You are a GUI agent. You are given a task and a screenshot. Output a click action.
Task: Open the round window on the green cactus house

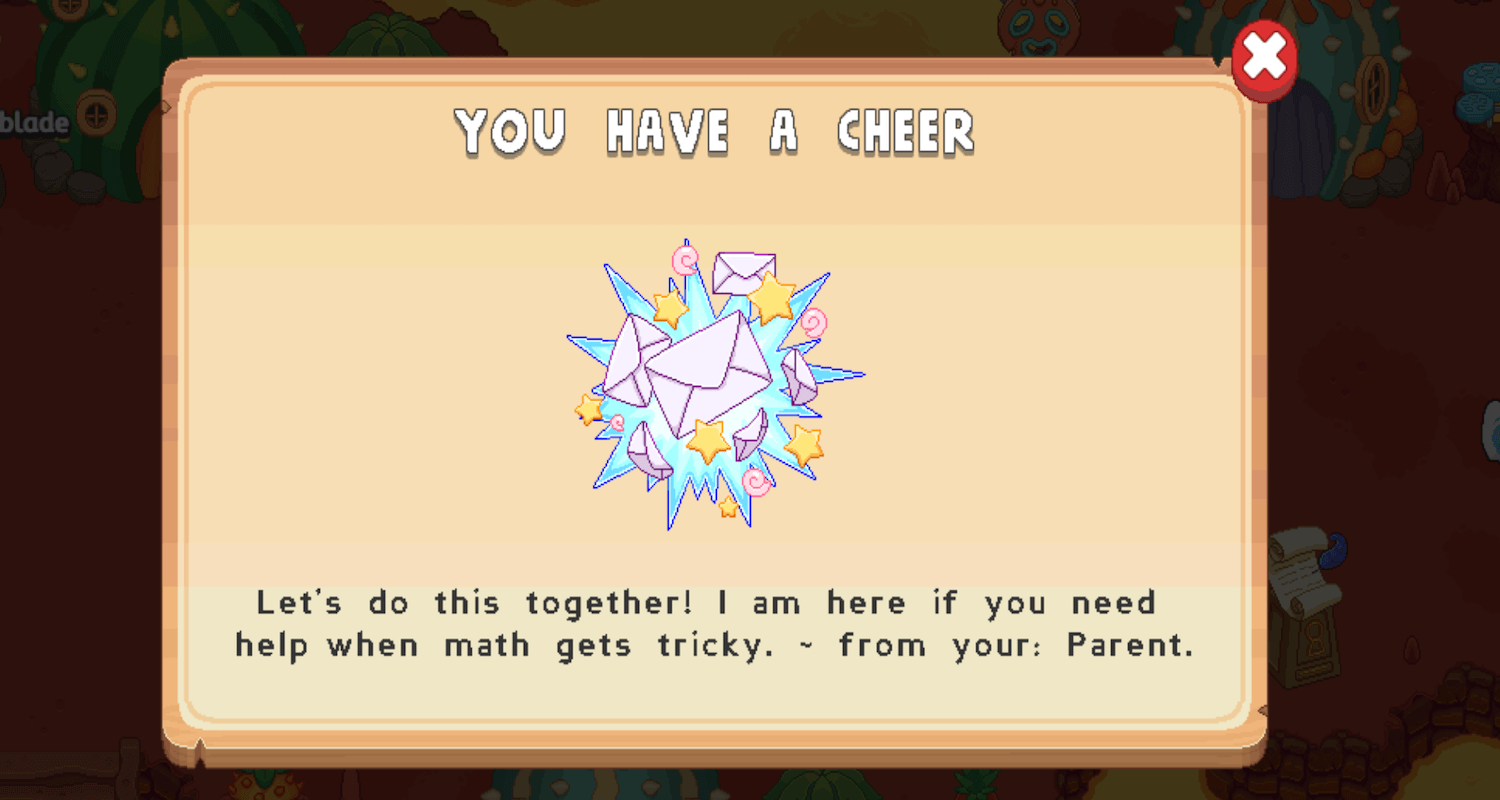[x=96, y=114]
